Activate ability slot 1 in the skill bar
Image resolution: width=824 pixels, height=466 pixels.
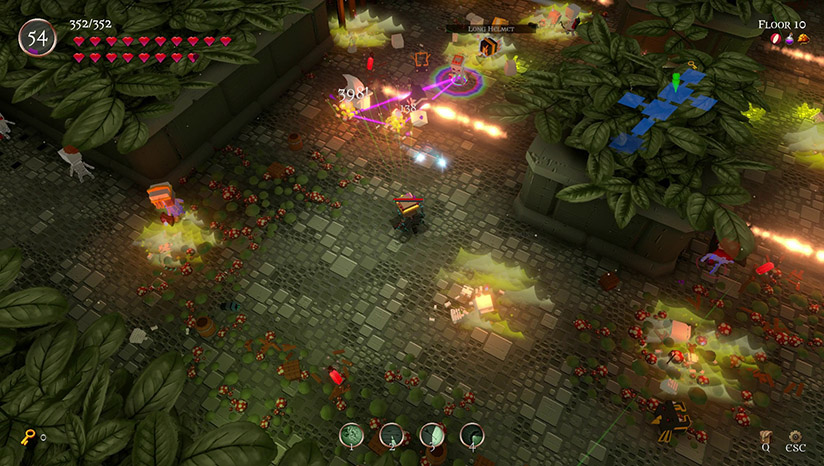pos(351,434)
